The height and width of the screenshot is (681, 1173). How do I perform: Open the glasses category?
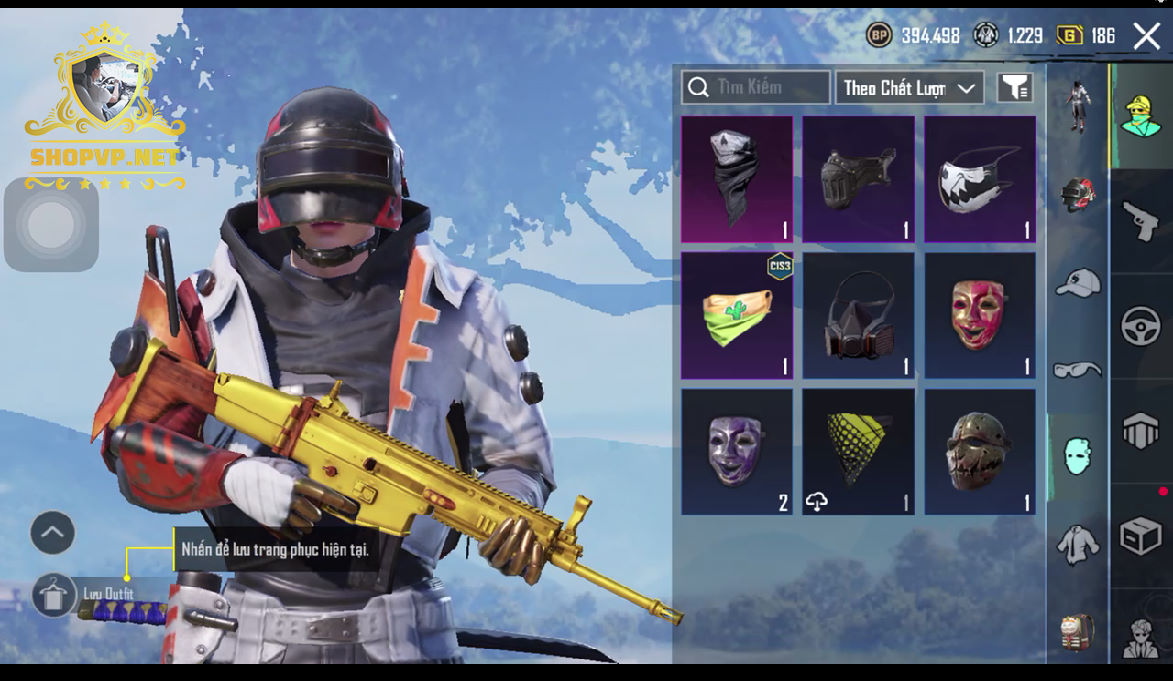coord(1077,369)
